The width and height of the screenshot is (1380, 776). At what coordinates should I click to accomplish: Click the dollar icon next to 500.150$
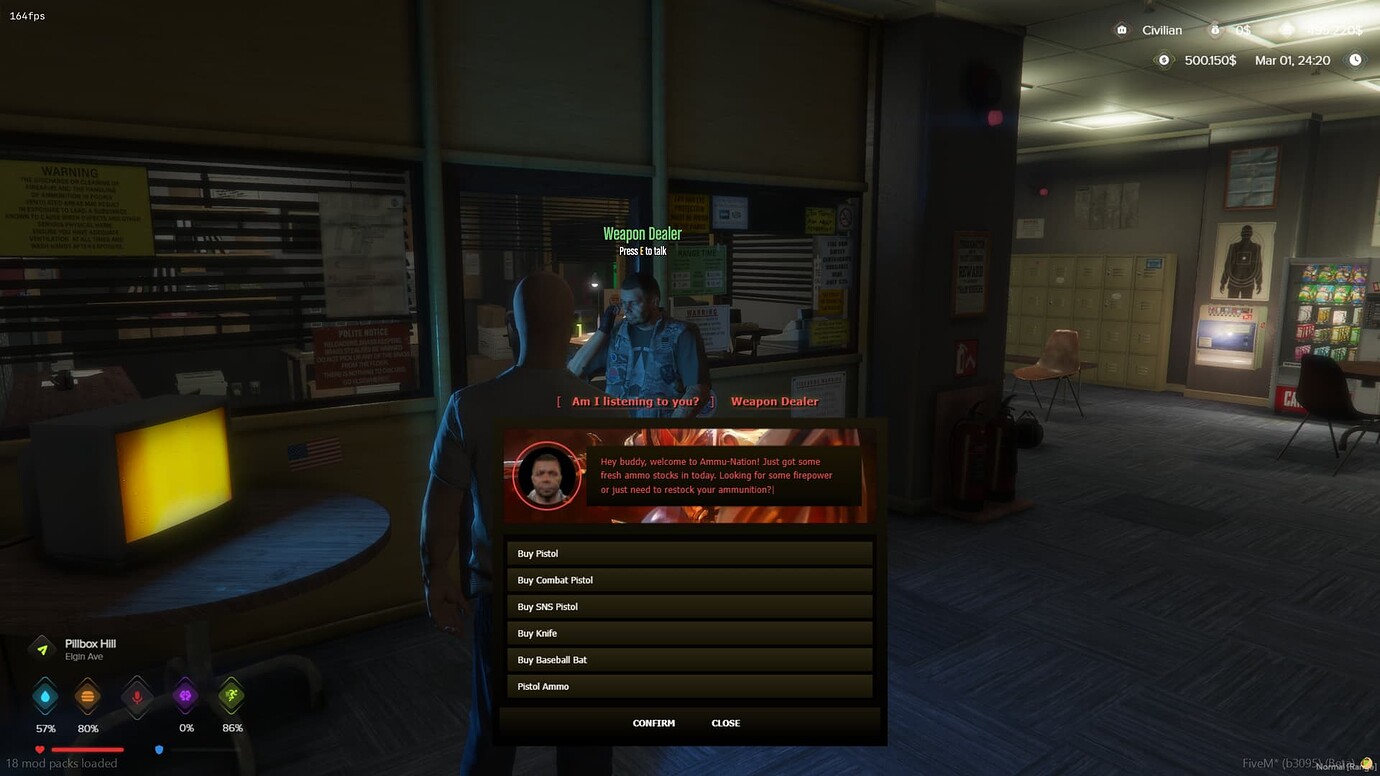coord(1163,60)
